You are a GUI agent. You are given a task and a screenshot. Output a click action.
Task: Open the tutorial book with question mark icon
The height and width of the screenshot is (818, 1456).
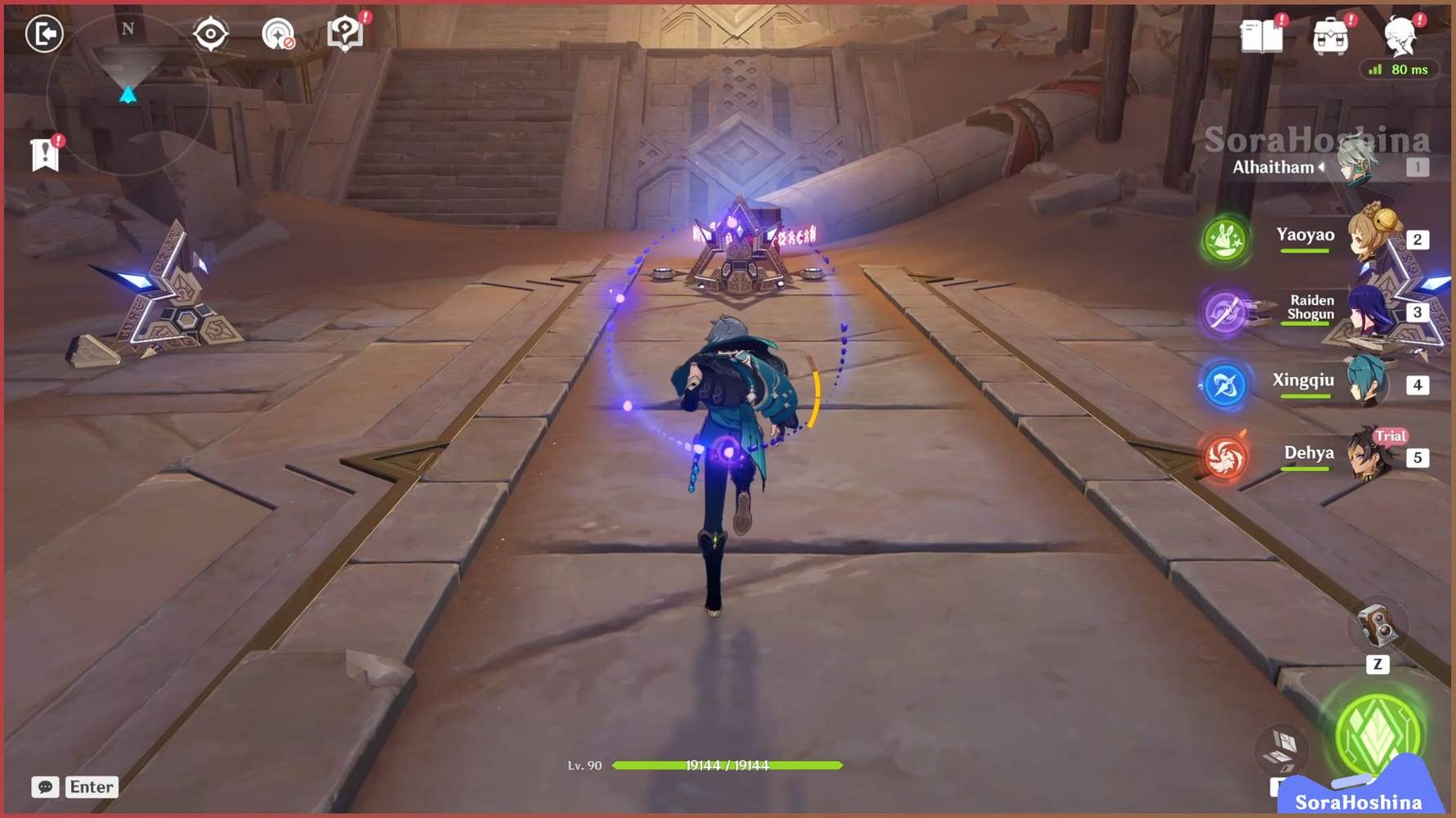click(x=347, y=31)
